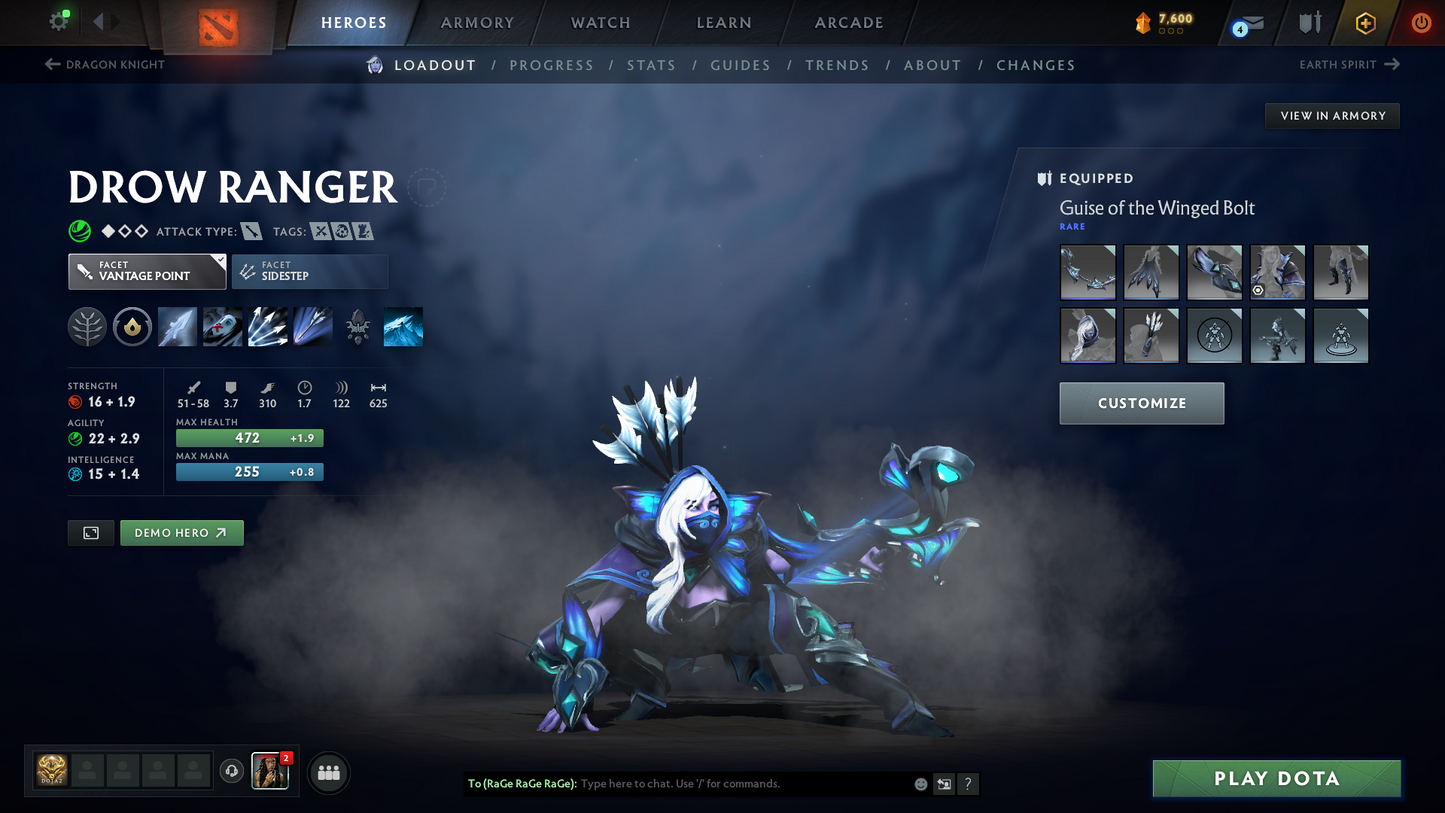View the Multishot ability icon
The width and height of the screenshot is (1445, 813).
[x=267, y=326]
